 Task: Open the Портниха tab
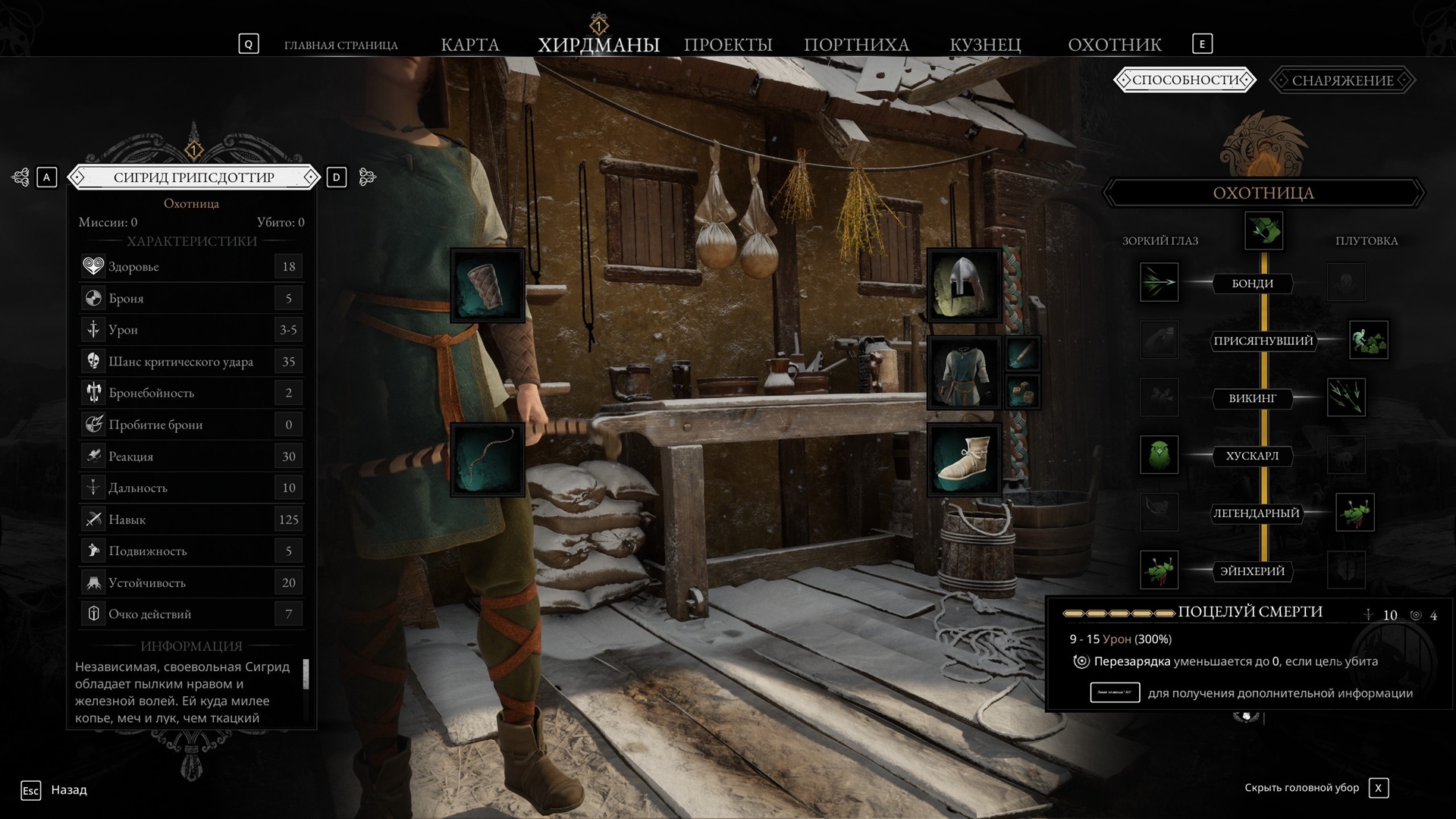pyautogui.click(x=856, y=45)
